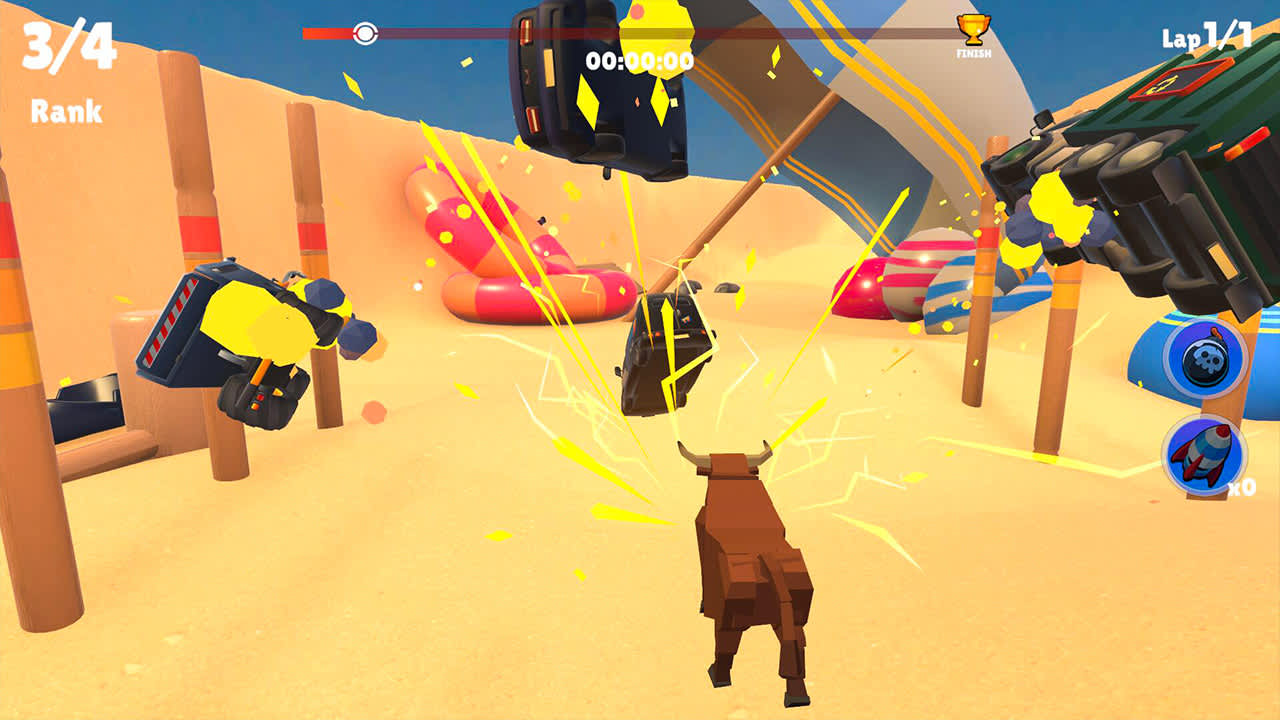Click the red filled section of the progress bar
The height and width of the screenshot is (720, 1280).
click(330, 32)
